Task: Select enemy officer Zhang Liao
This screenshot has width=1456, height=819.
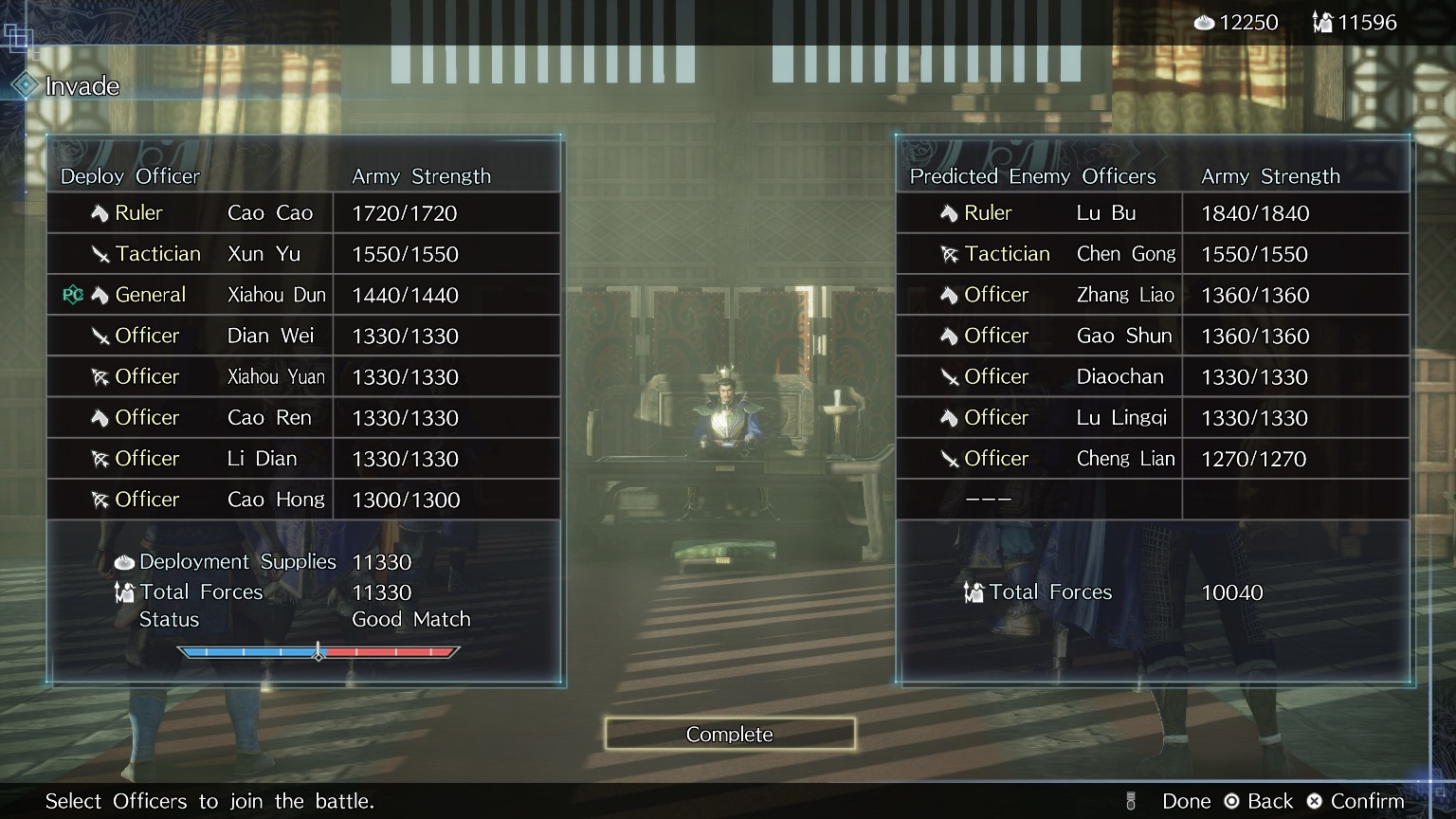Action: pos(1153,295)
